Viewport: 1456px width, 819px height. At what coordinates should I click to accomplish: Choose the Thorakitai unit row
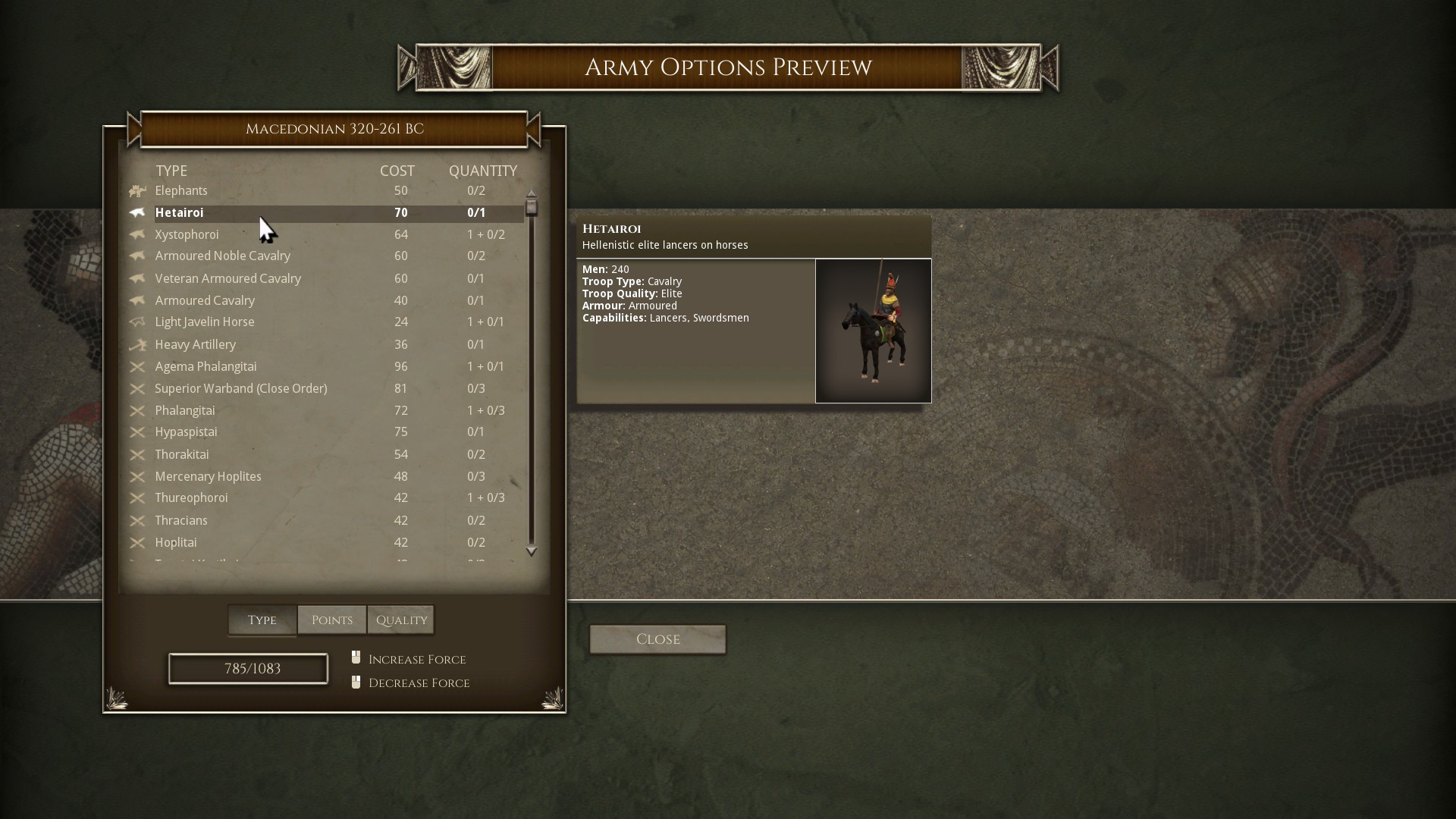181,455
